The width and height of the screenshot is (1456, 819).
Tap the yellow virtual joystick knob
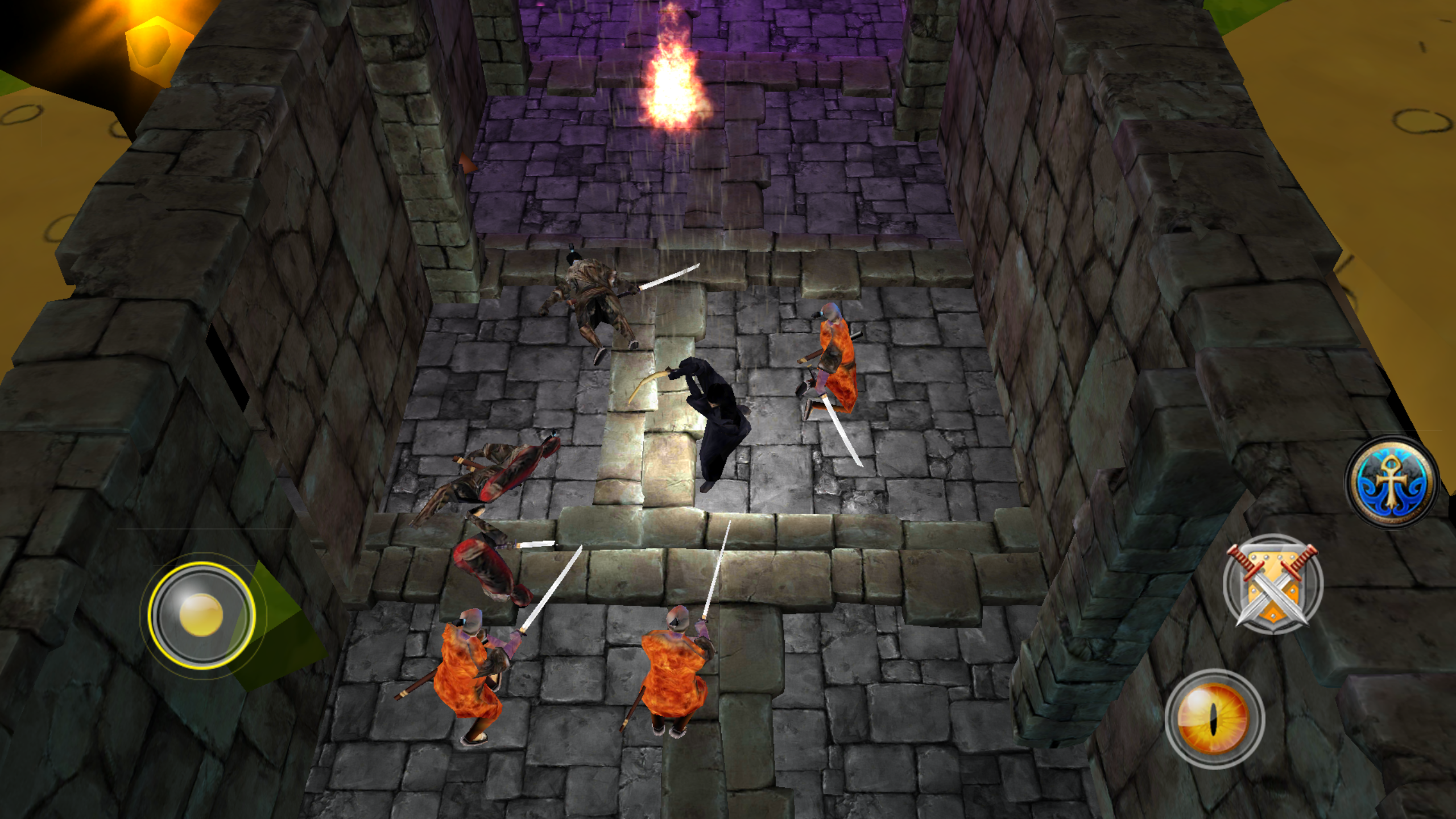coord(201,614)
